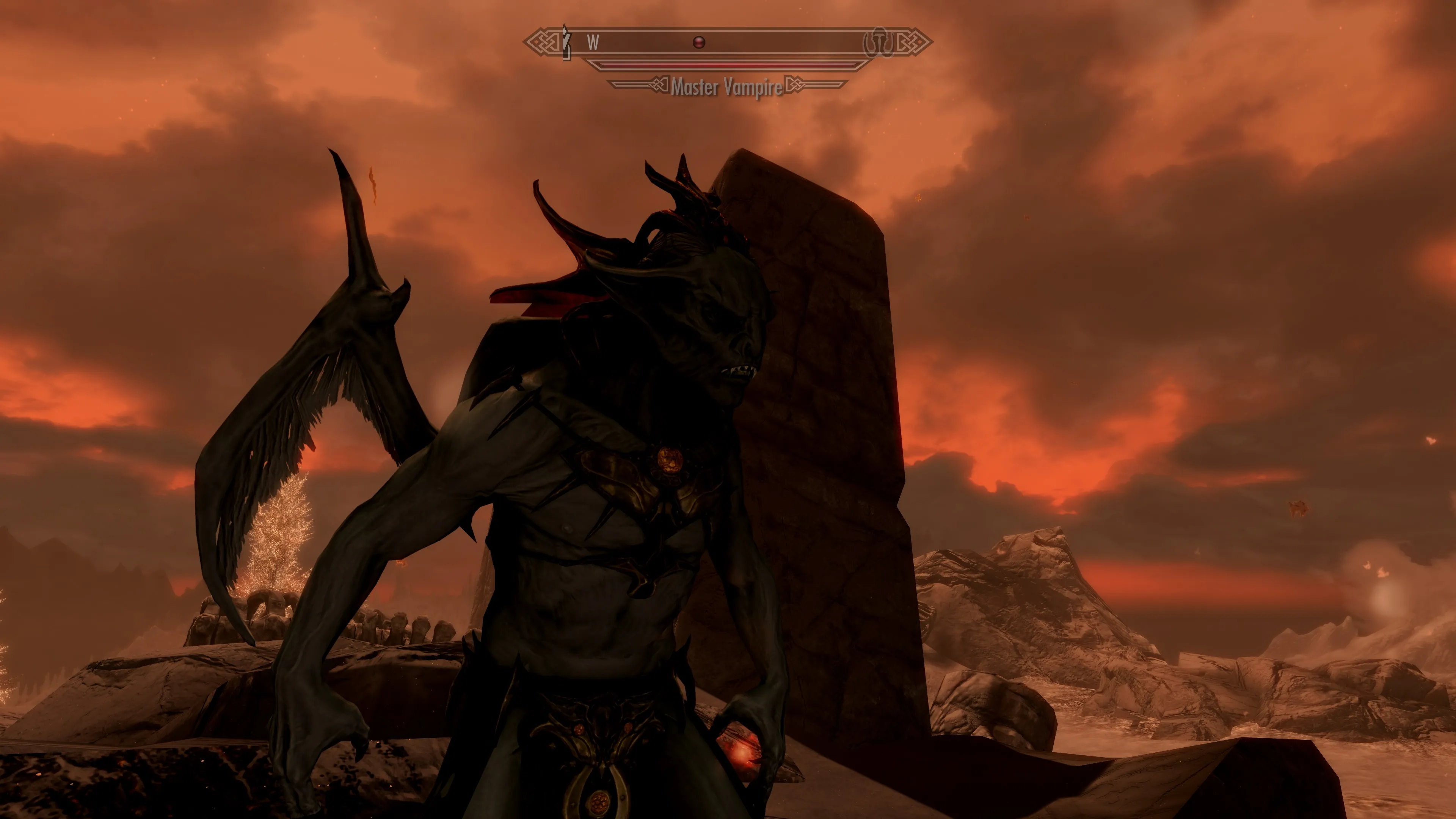1456x819 pixels.
Task: Click the red enemy marker on the compass
Action: [x=699, y=42]
